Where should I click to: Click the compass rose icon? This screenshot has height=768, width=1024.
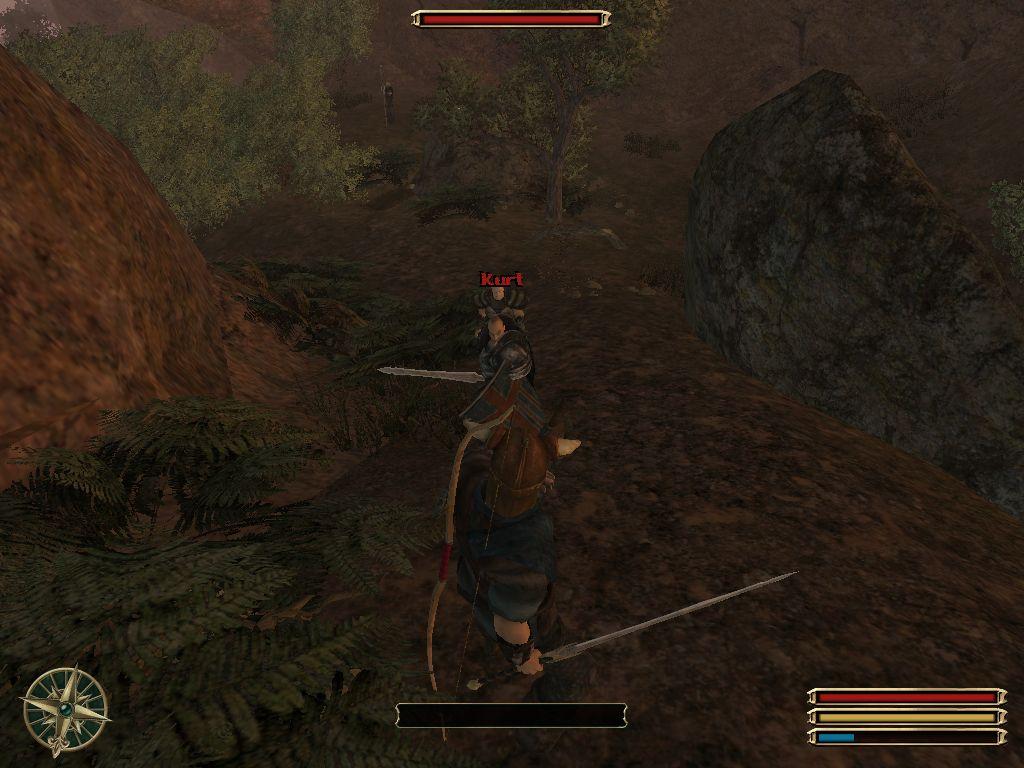click(x=65, y=708)
